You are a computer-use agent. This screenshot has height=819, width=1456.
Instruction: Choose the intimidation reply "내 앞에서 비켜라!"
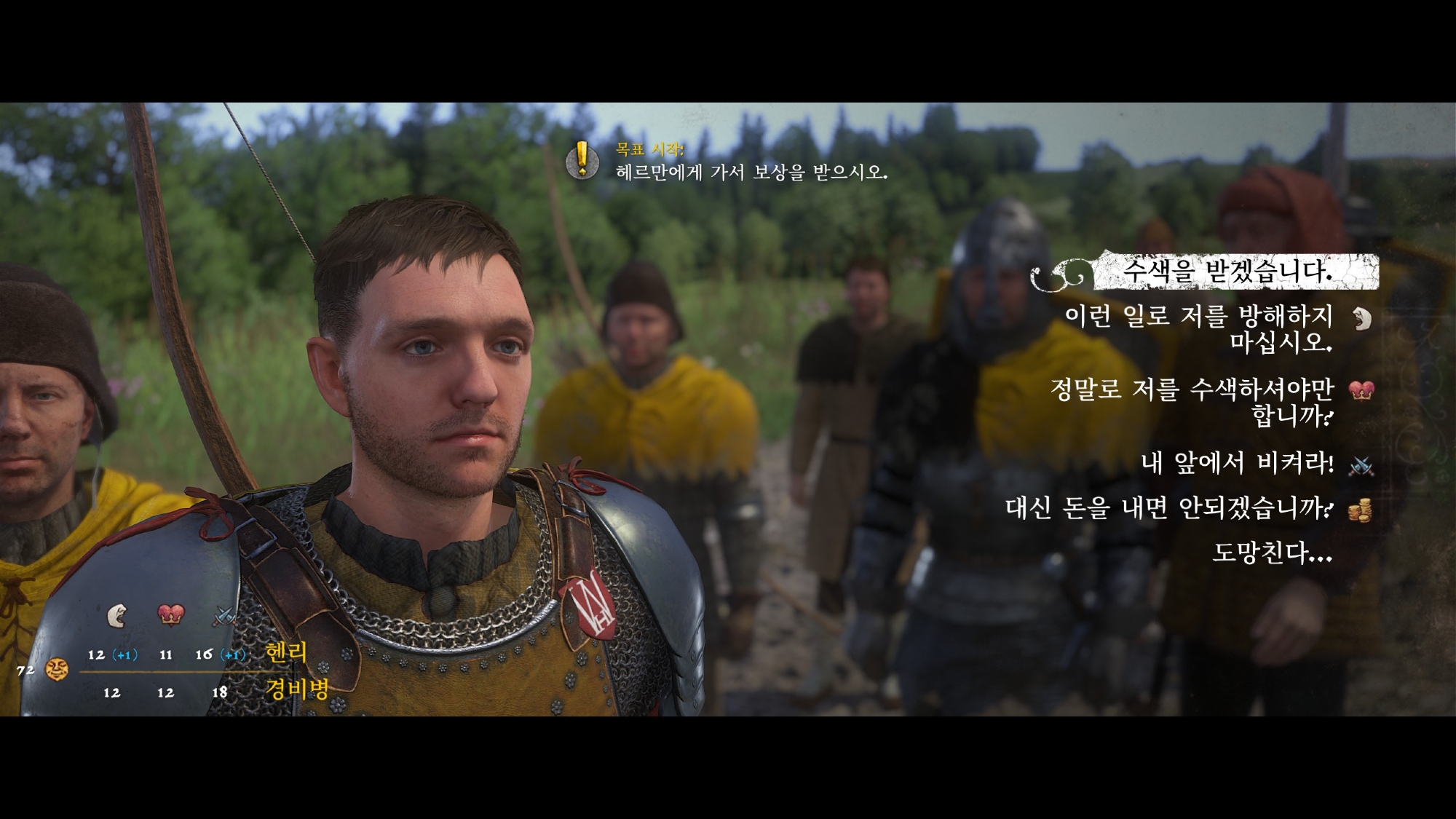coord(1237,464)
